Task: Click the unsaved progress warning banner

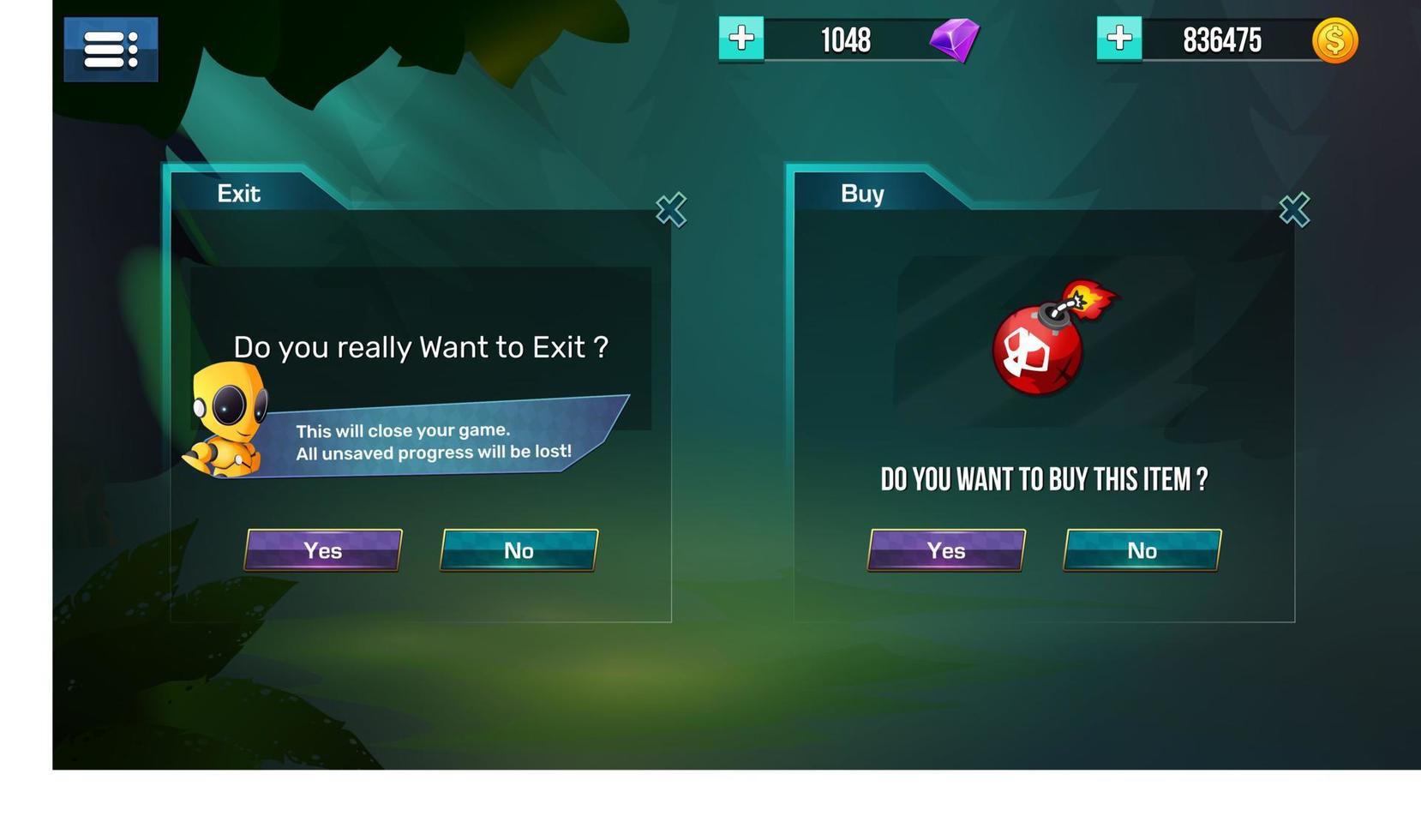Action: tap(435, 441)
